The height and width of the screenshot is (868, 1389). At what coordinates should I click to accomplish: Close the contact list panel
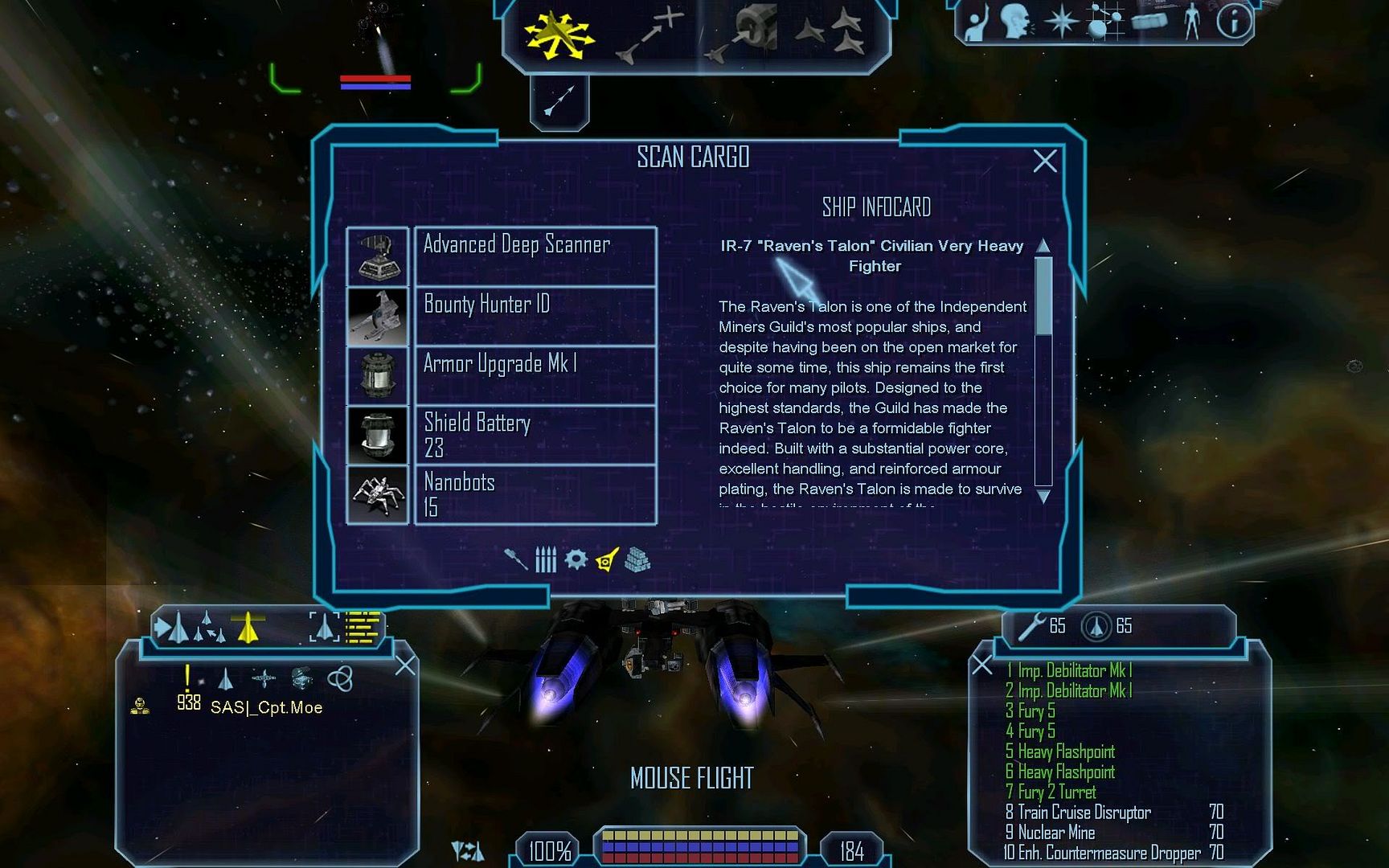405,665
